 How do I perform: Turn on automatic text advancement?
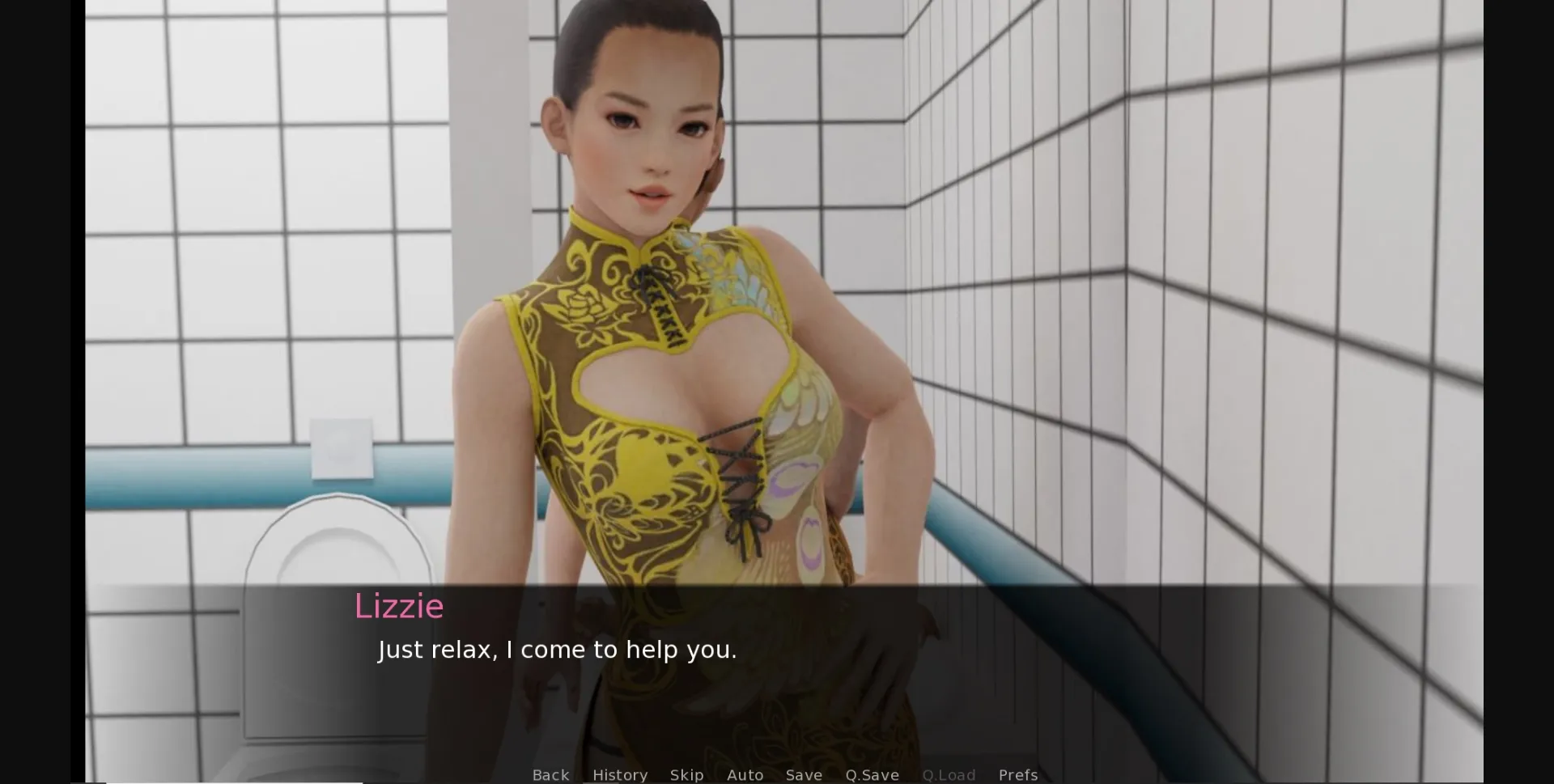[x=745, y=774]
